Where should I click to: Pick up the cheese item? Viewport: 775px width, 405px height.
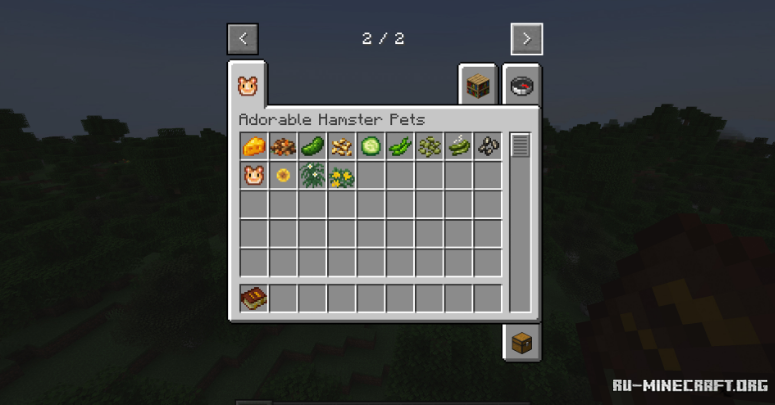(x=254, y=146)
